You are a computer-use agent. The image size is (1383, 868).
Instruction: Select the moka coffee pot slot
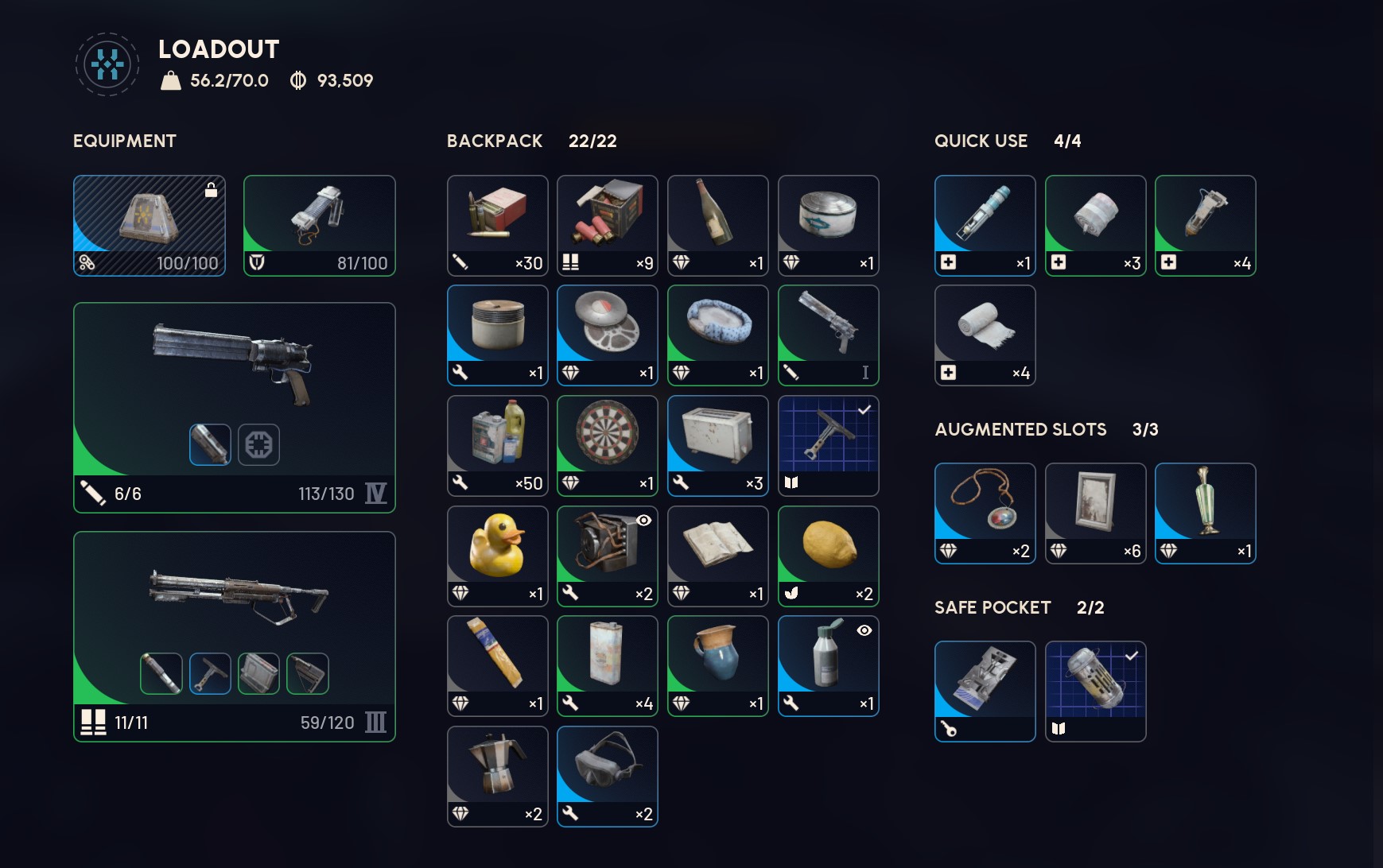tap(497, 776)
